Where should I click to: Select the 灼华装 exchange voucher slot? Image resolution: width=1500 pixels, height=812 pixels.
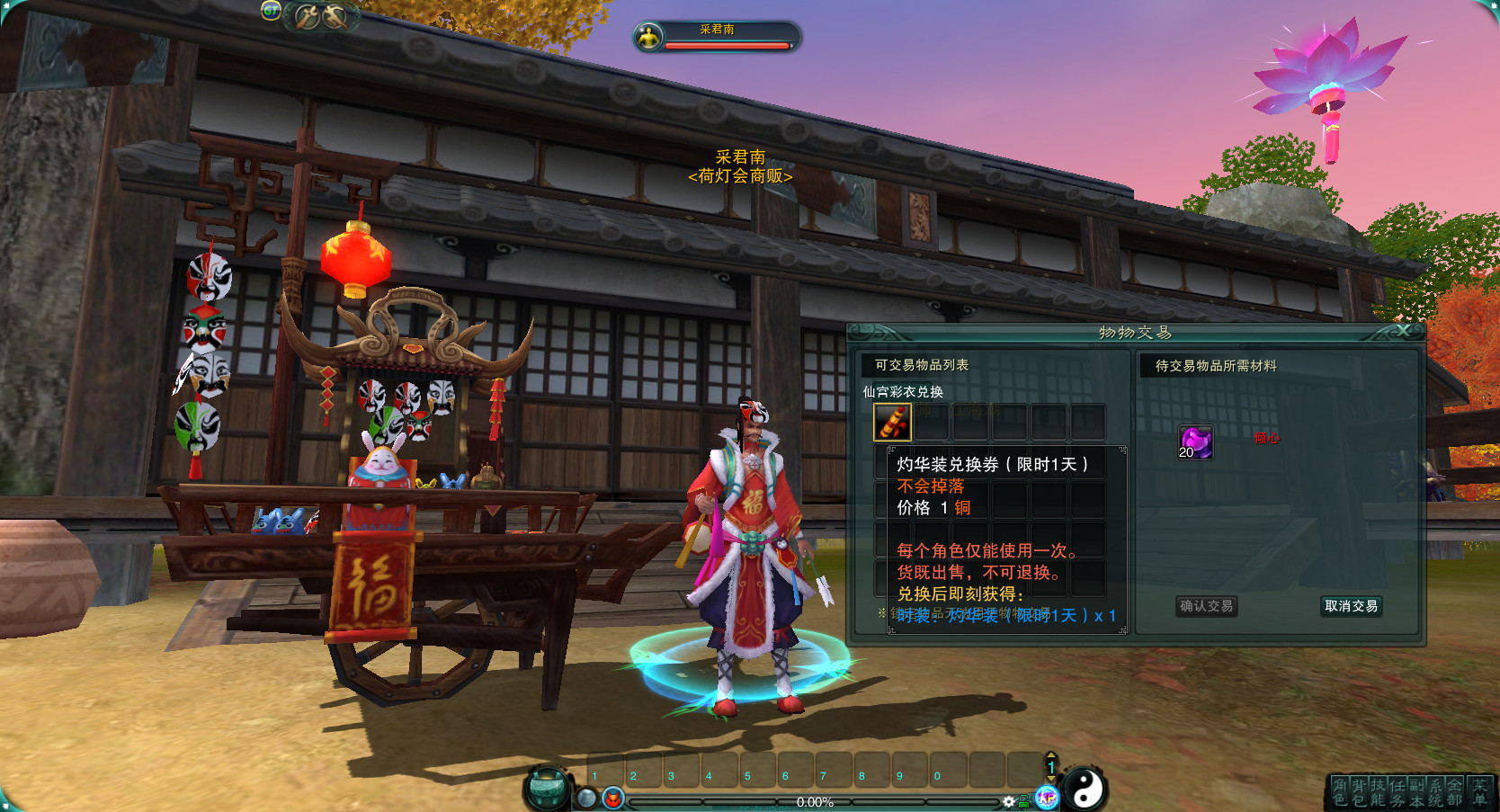pos(892,422)
